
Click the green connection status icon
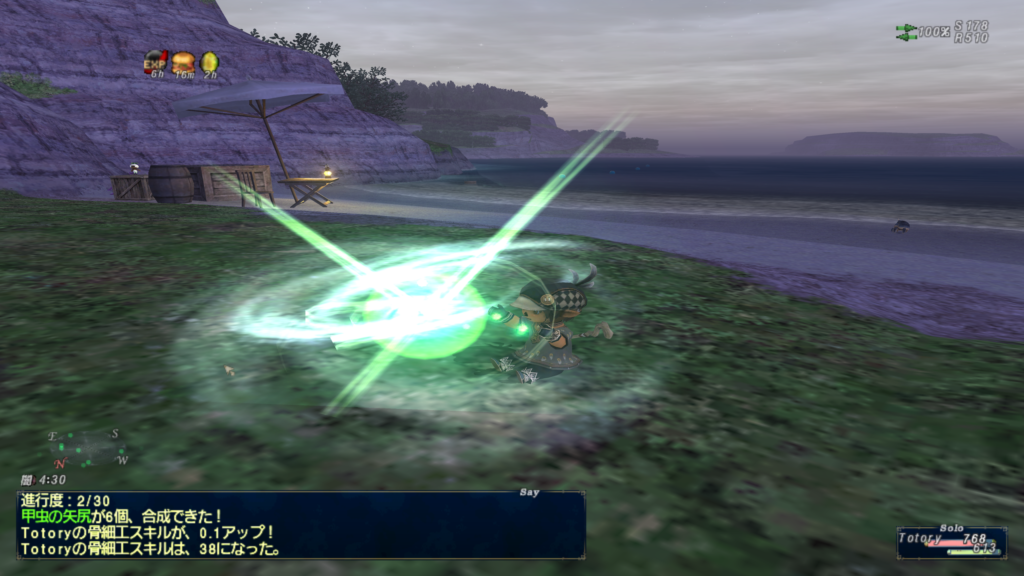point(906,32)
